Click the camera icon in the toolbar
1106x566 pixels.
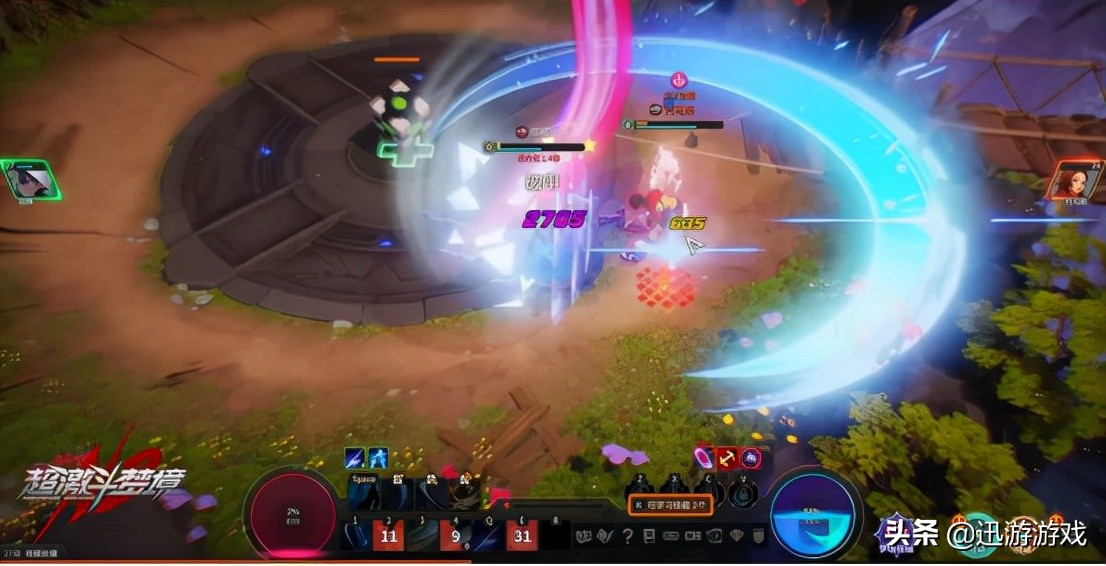coord(694,536)
